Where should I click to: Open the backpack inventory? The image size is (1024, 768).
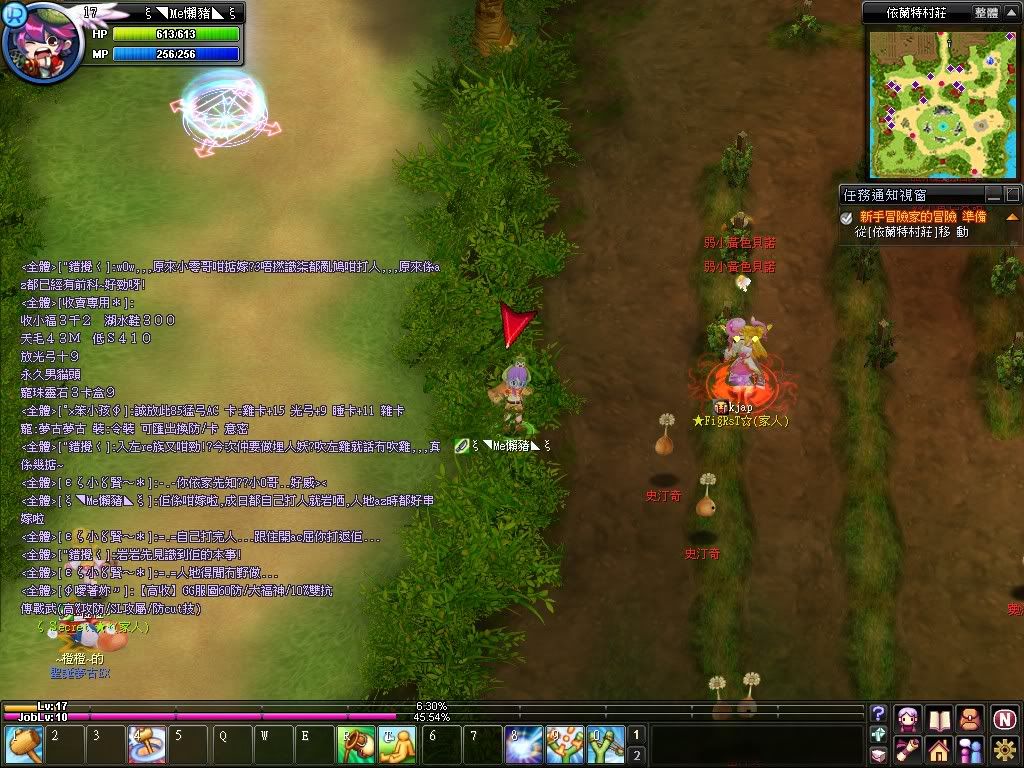point(970,718)
